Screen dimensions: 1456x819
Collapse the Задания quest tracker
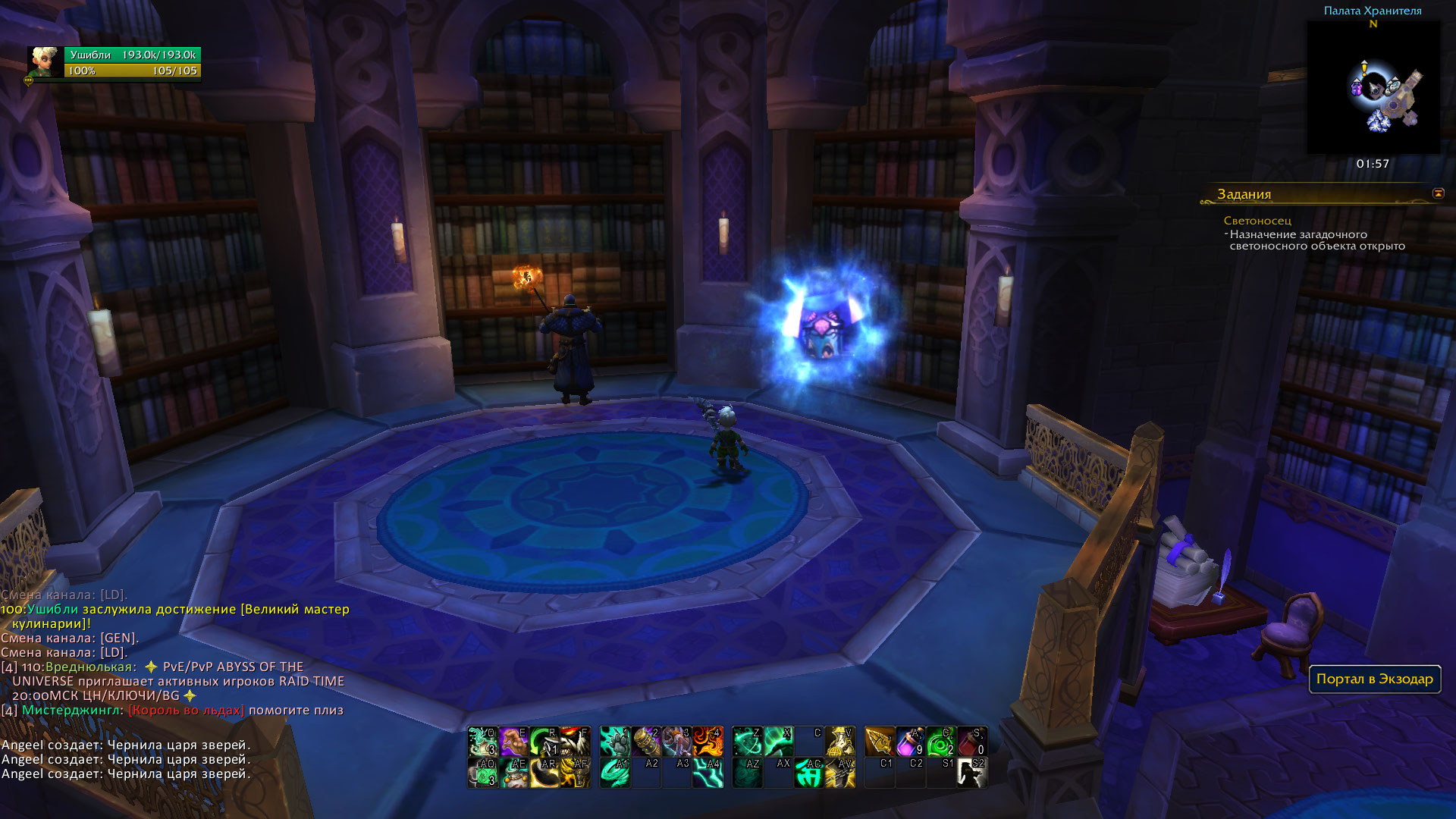[x=1438, y=193]
